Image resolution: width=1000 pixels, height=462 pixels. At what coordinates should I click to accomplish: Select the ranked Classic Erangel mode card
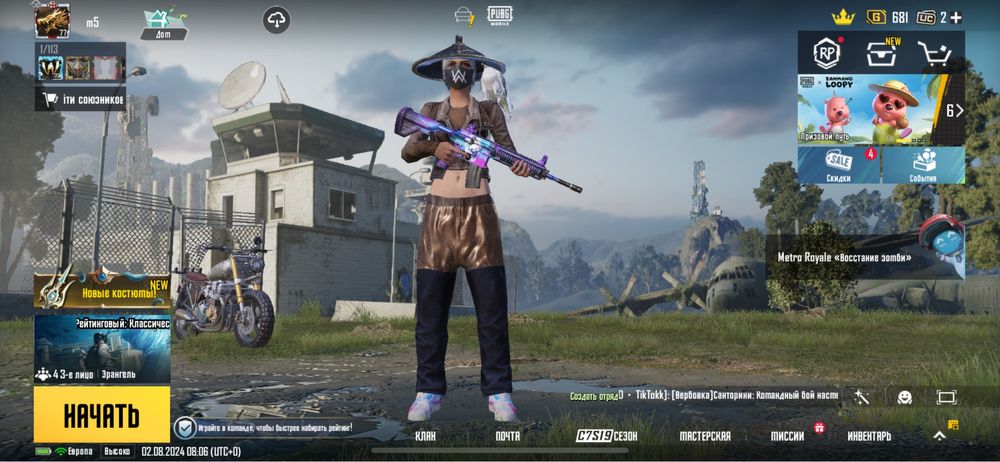tap(101, 349)
